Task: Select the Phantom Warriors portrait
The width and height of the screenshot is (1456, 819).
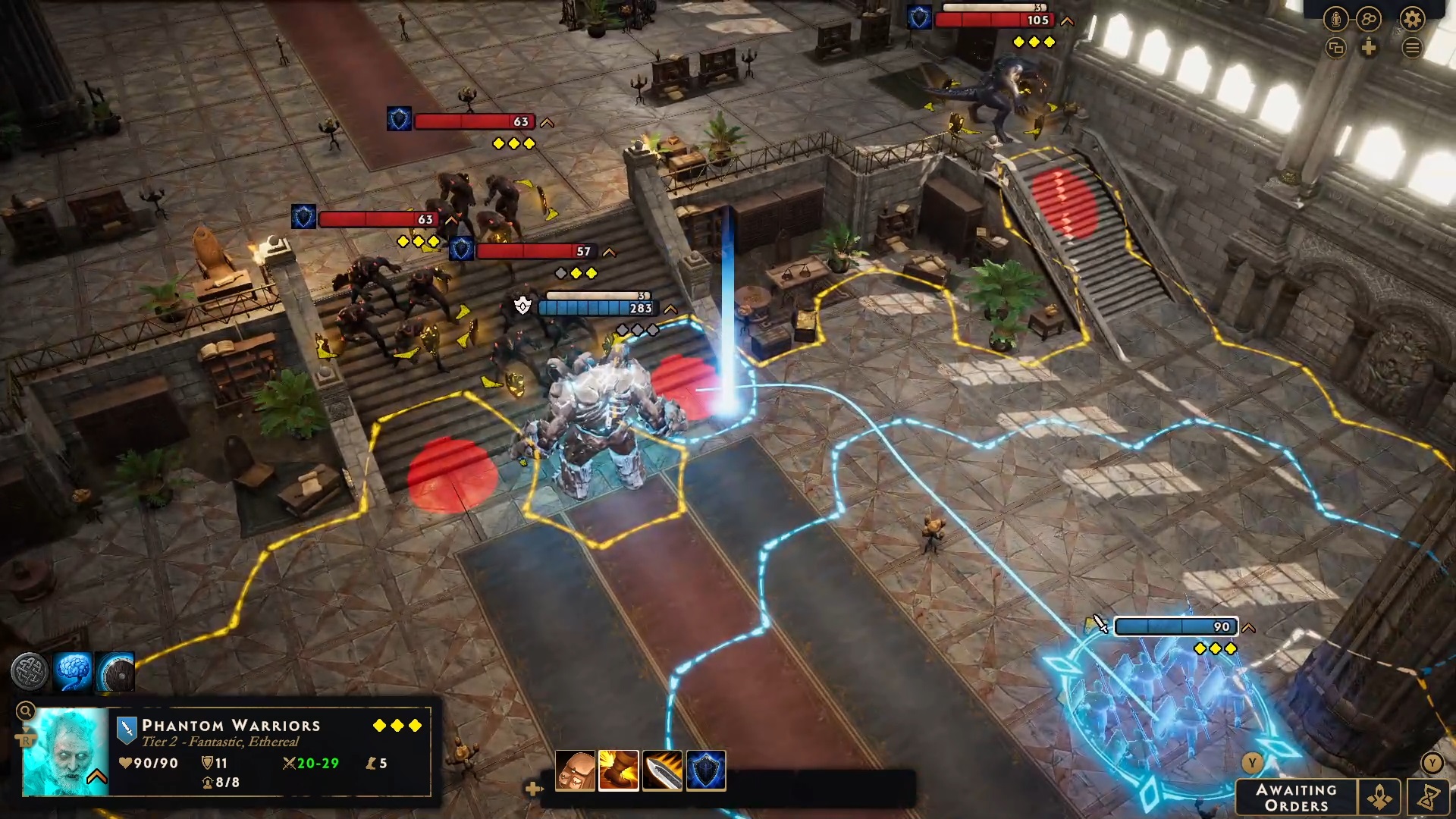Action: pyautogui.click(x=66, y=752)
